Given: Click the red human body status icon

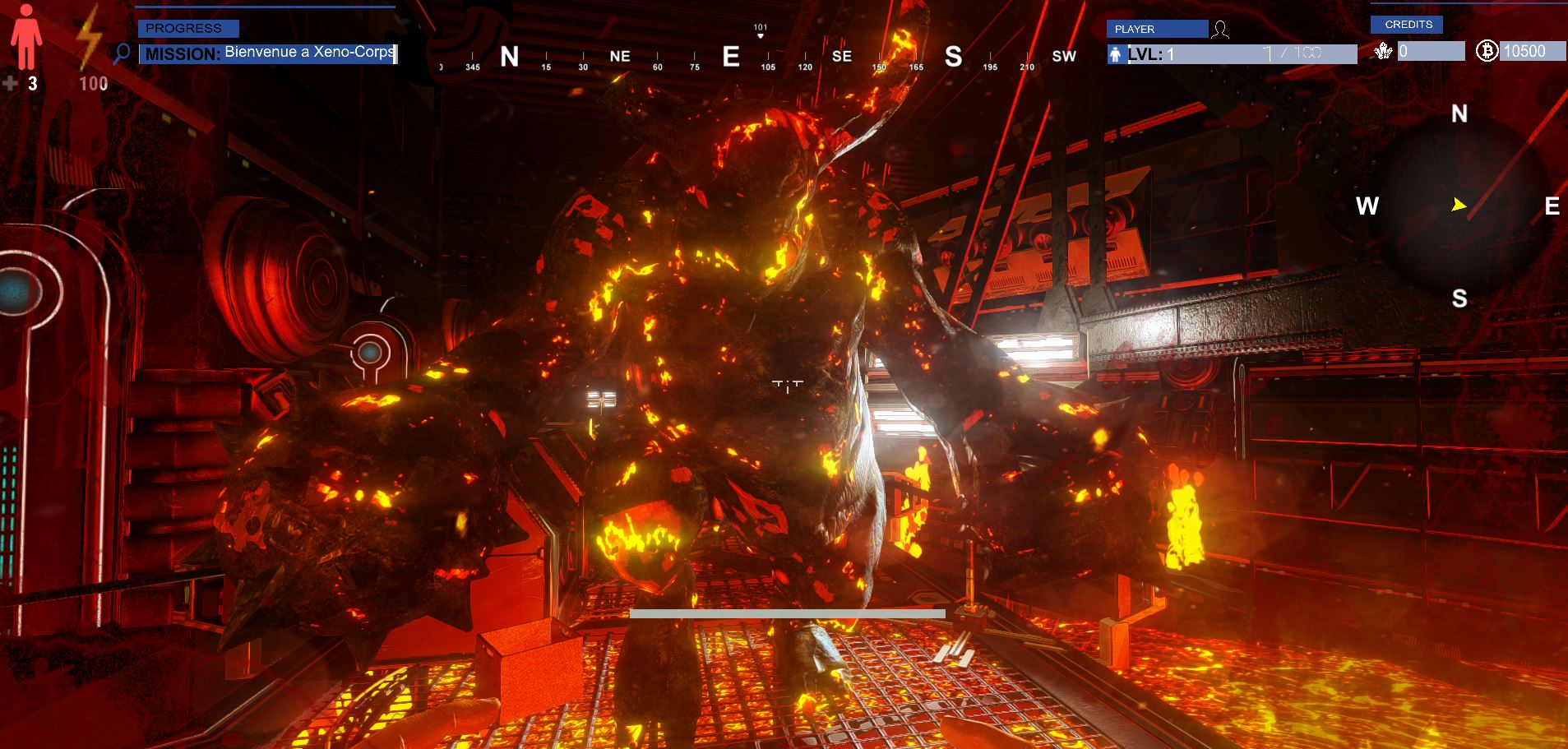Looking at the screenshot, I should click(x=25, y=37).
